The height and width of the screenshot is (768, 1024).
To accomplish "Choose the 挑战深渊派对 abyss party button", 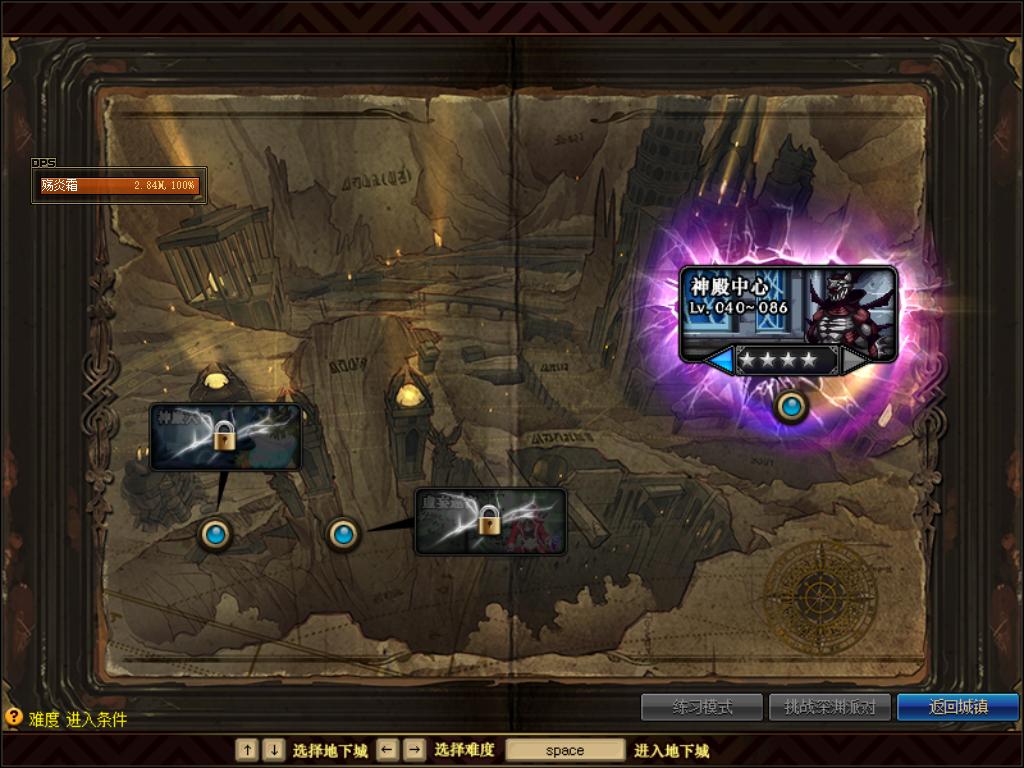I will [x=829, y=707].
